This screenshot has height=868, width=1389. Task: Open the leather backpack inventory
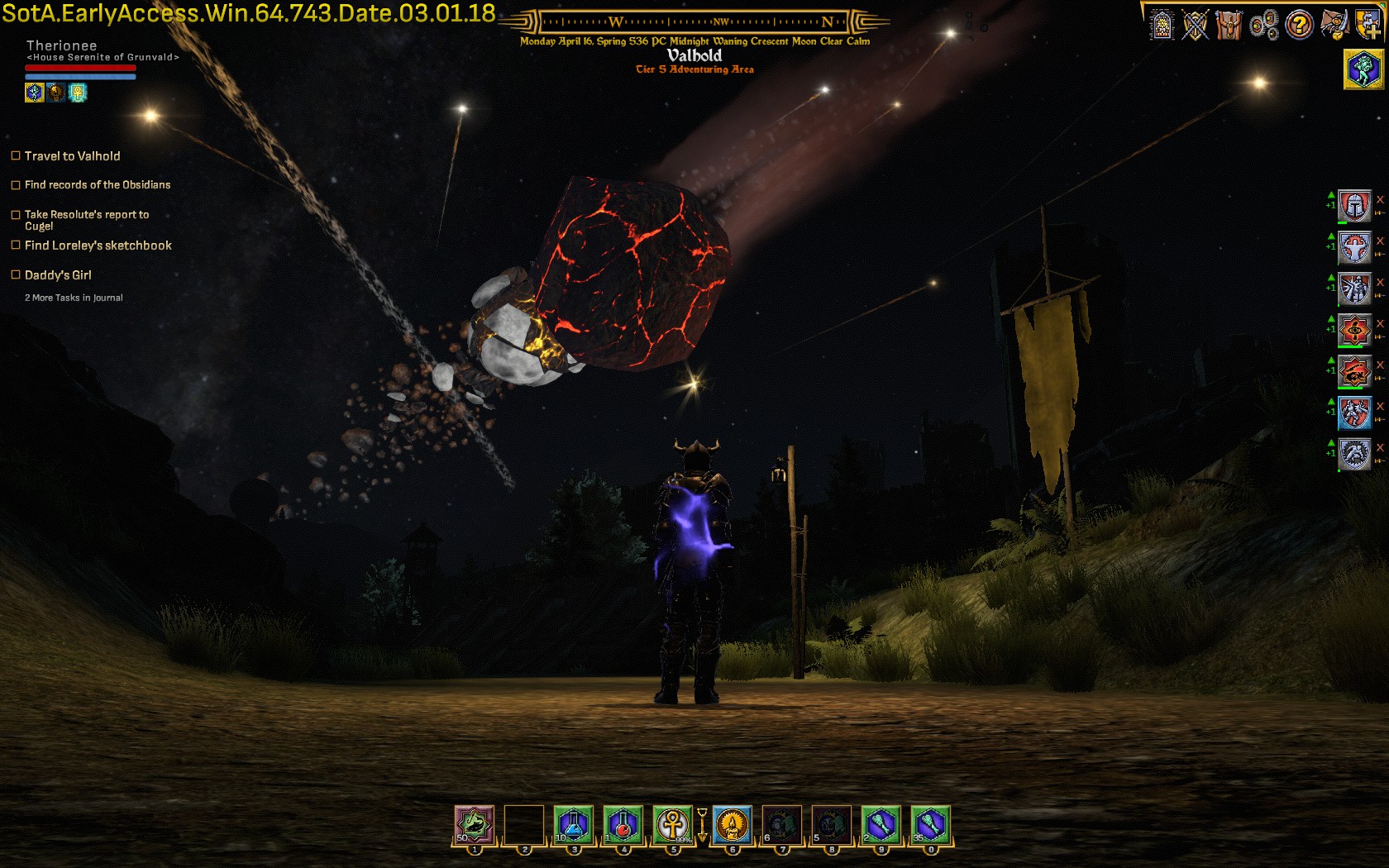(1229, 26)
